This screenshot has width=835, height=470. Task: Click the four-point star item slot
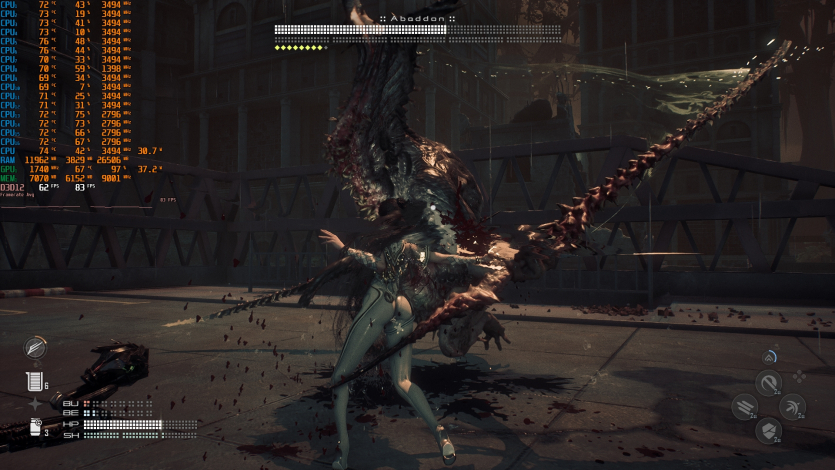pyautogui.click(x=36, y=403)
